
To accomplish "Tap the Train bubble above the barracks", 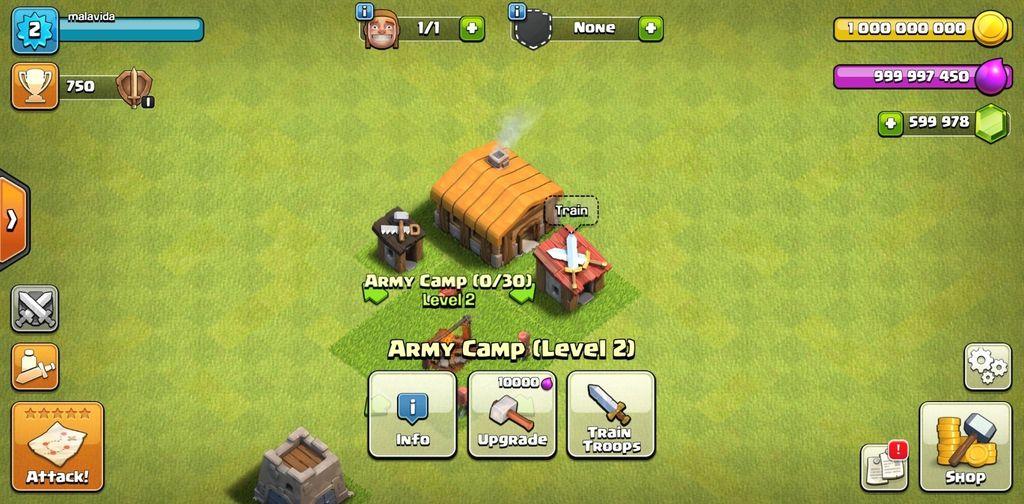I will 571,211.
